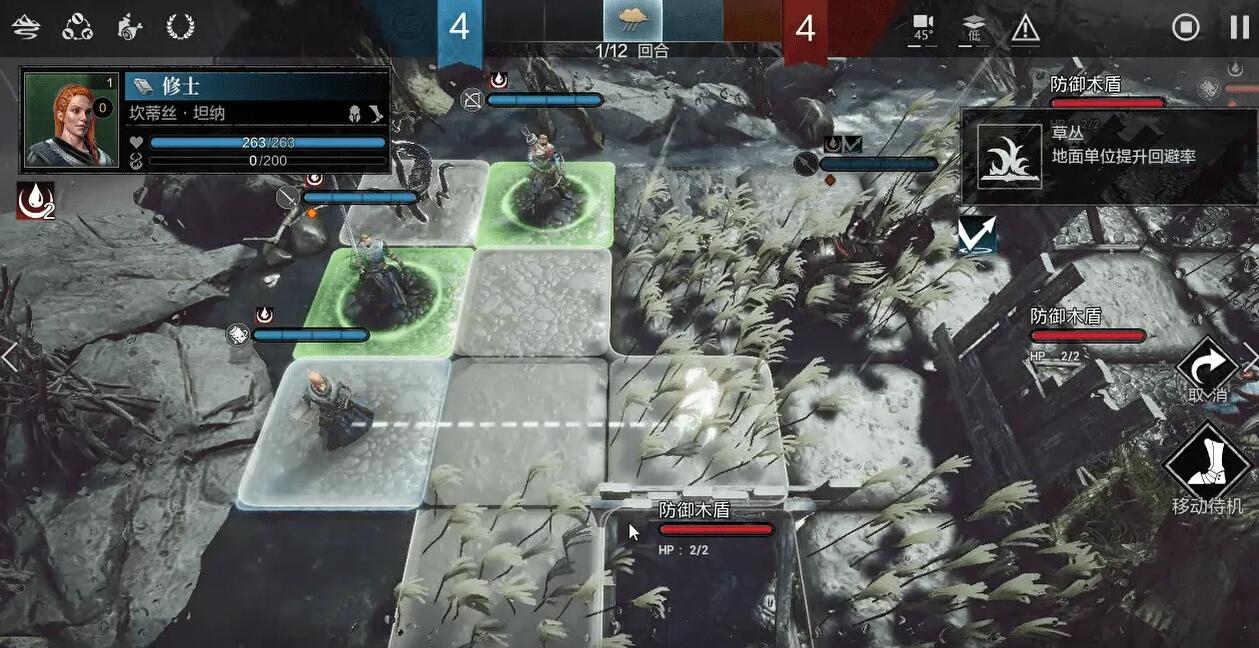Viewport: 1259px width, 648px height.
Task: Click the meat supply icon
Action: [128, 27]
